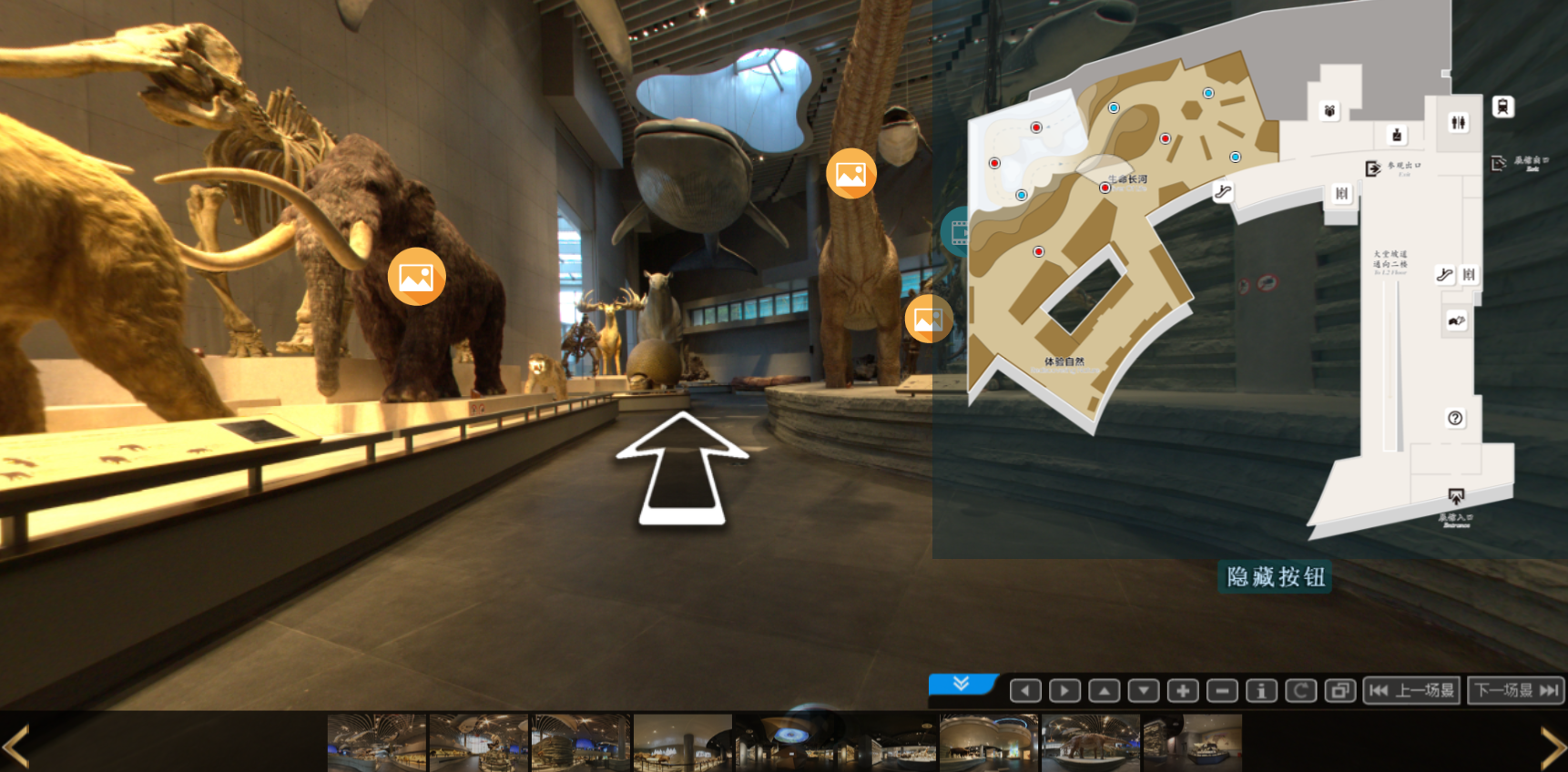Viewport: 1568px width, 772px height.
Task: Toggle fullscreen window button
Action: point(1339,691)
